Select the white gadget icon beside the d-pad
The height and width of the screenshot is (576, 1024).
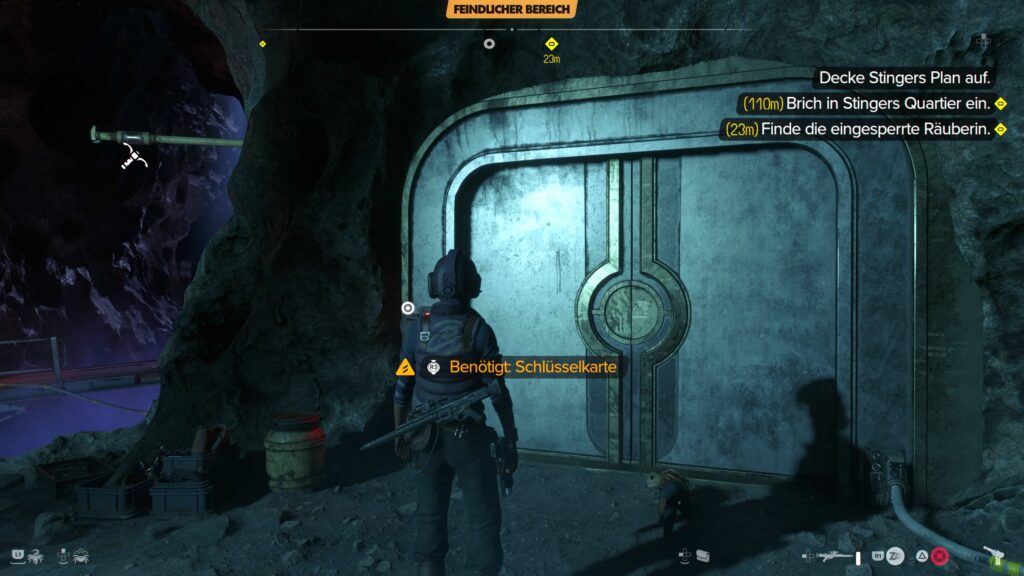click(703, 555)
